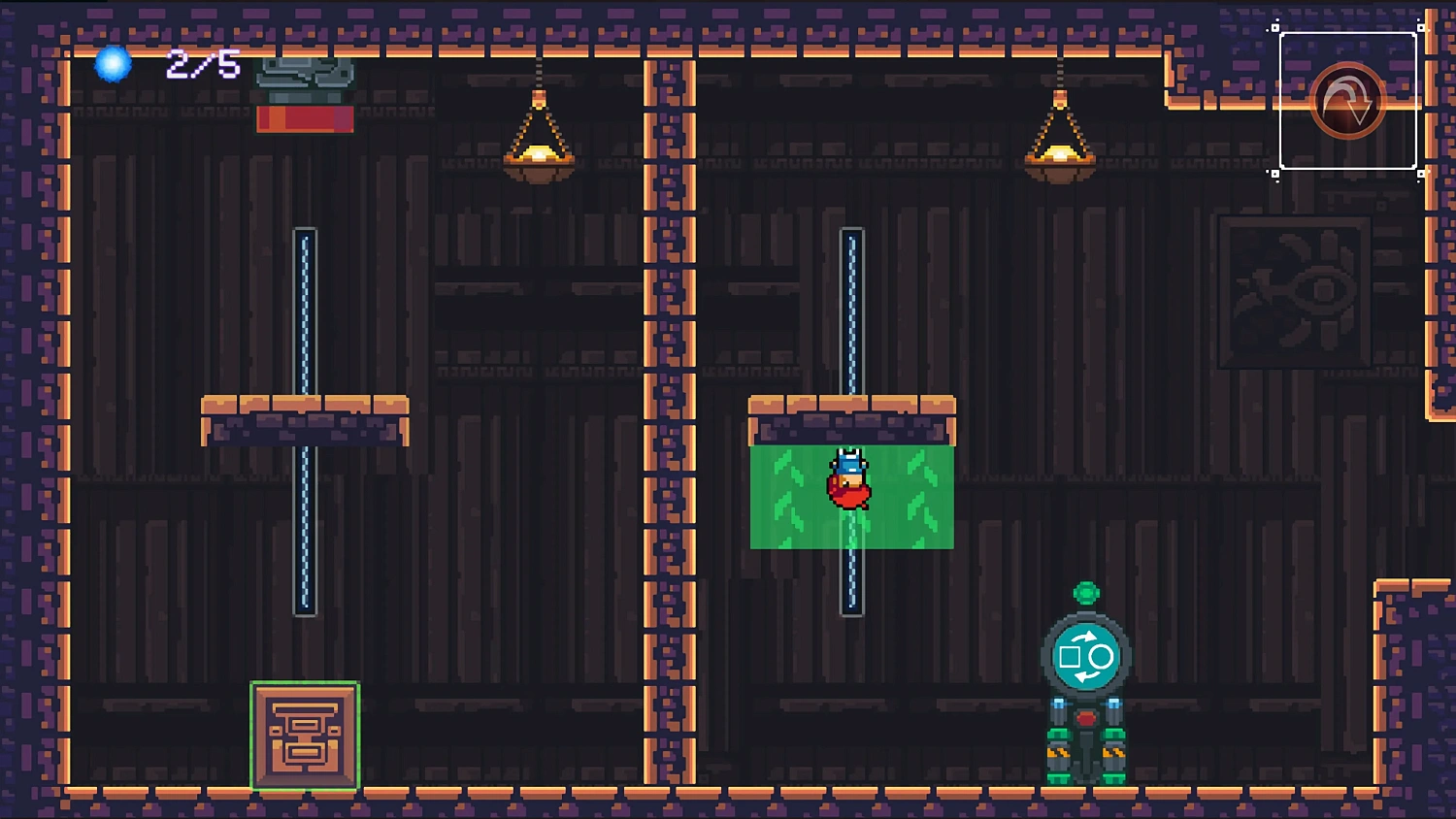The height and width of the screenshot is (819, 1456).
Task: Activate the square-circle swap machine icon
Action: tap(1086, 657)
